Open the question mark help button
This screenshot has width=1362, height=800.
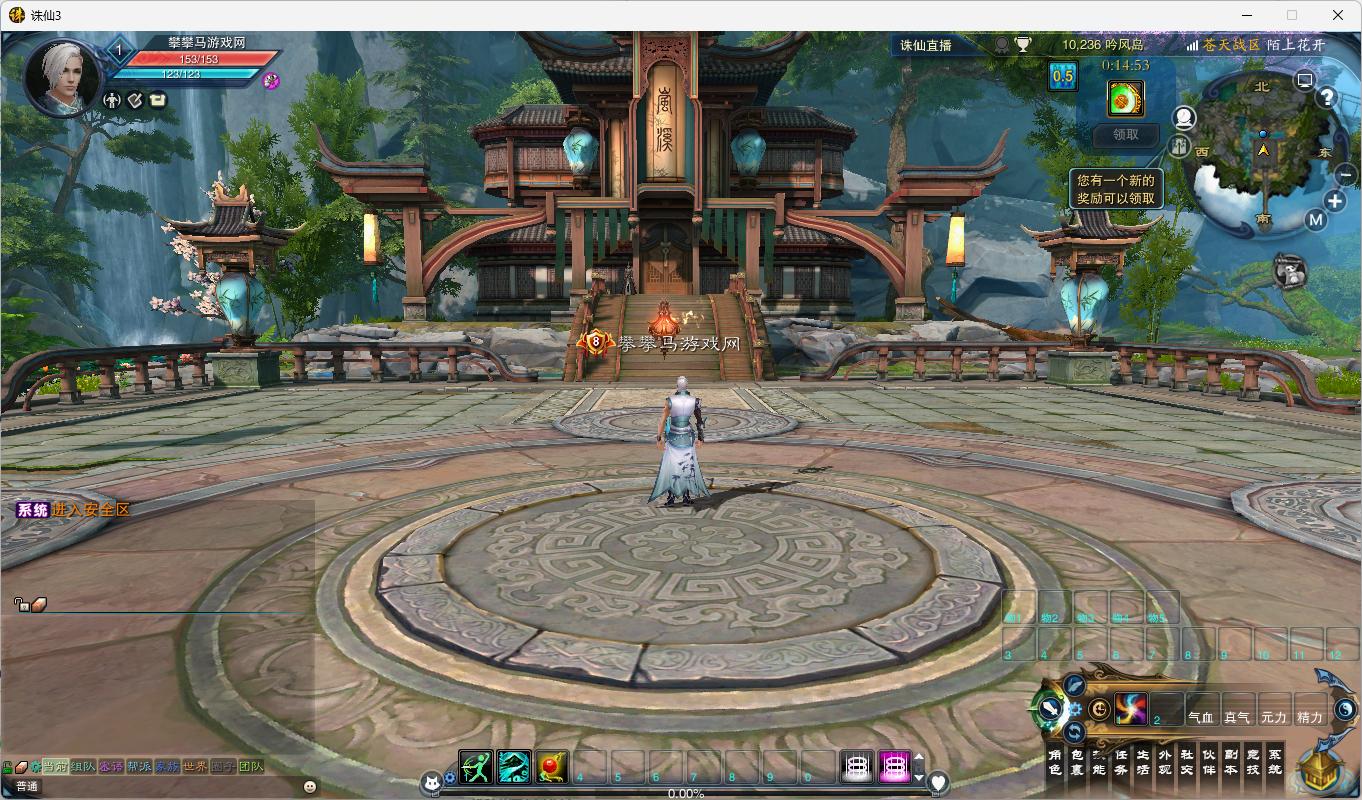(1327, 97)
